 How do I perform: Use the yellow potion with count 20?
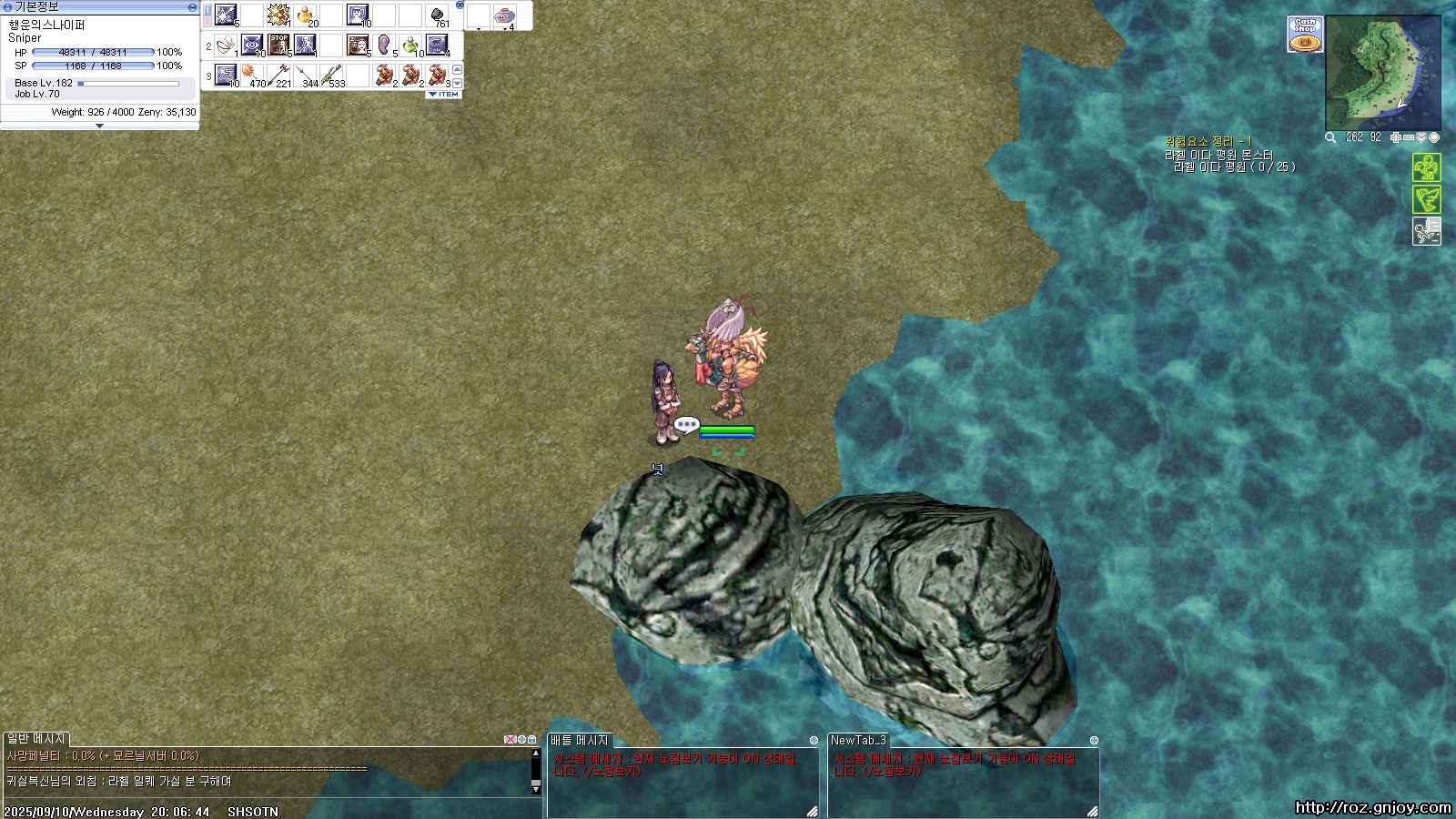click(306, 15)
